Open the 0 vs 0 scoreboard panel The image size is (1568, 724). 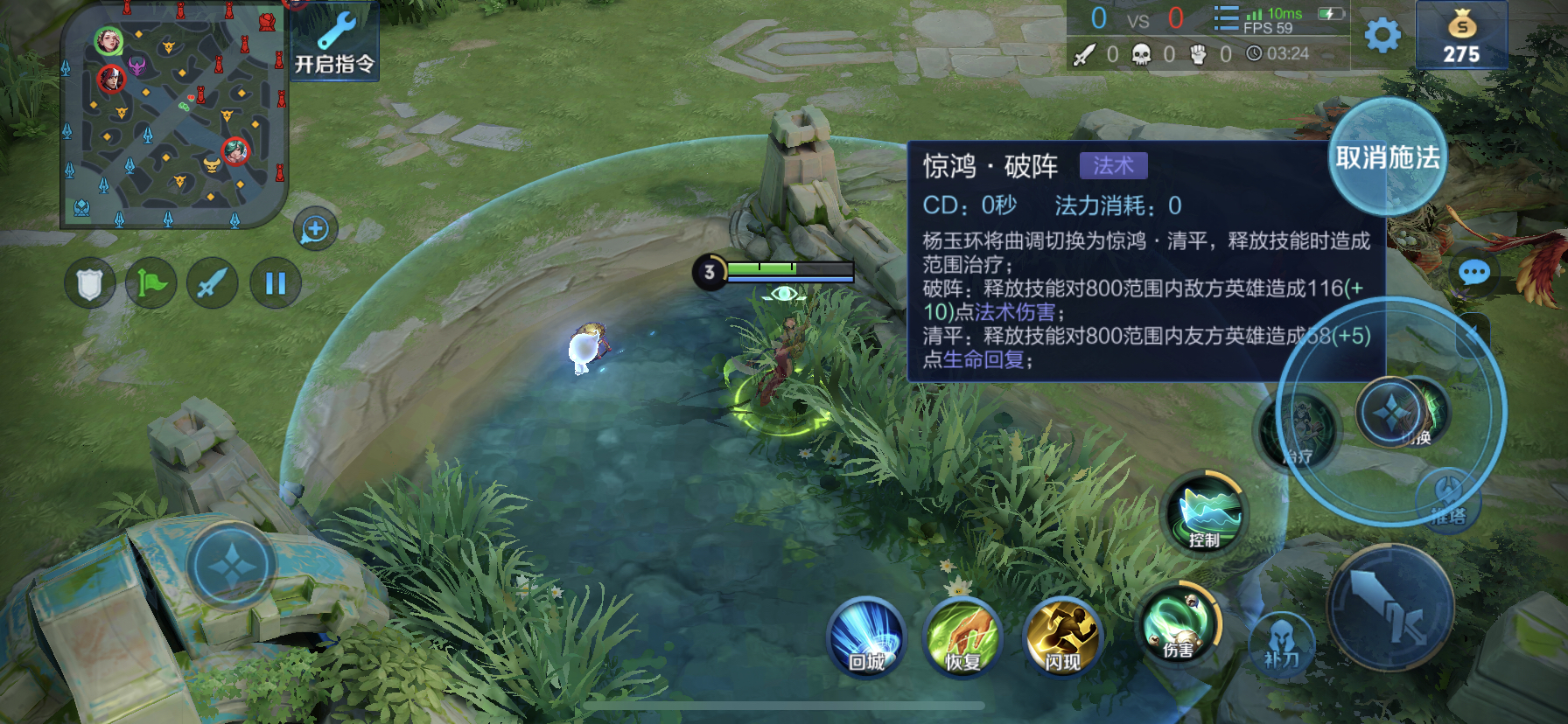point(1137,19)
